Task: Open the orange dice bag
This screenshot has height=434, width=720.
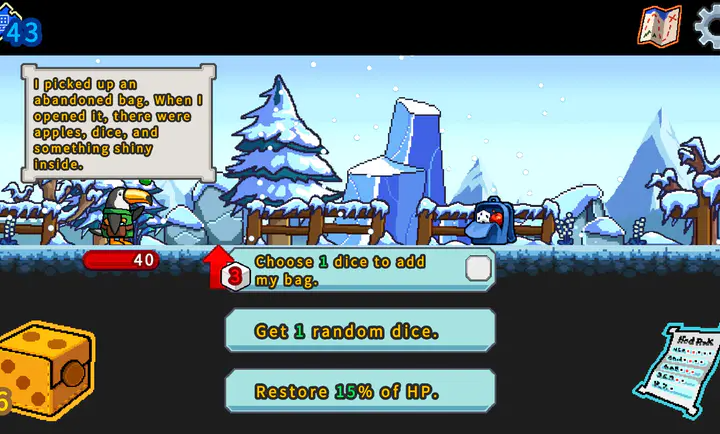Action: (x=46, y=370)
